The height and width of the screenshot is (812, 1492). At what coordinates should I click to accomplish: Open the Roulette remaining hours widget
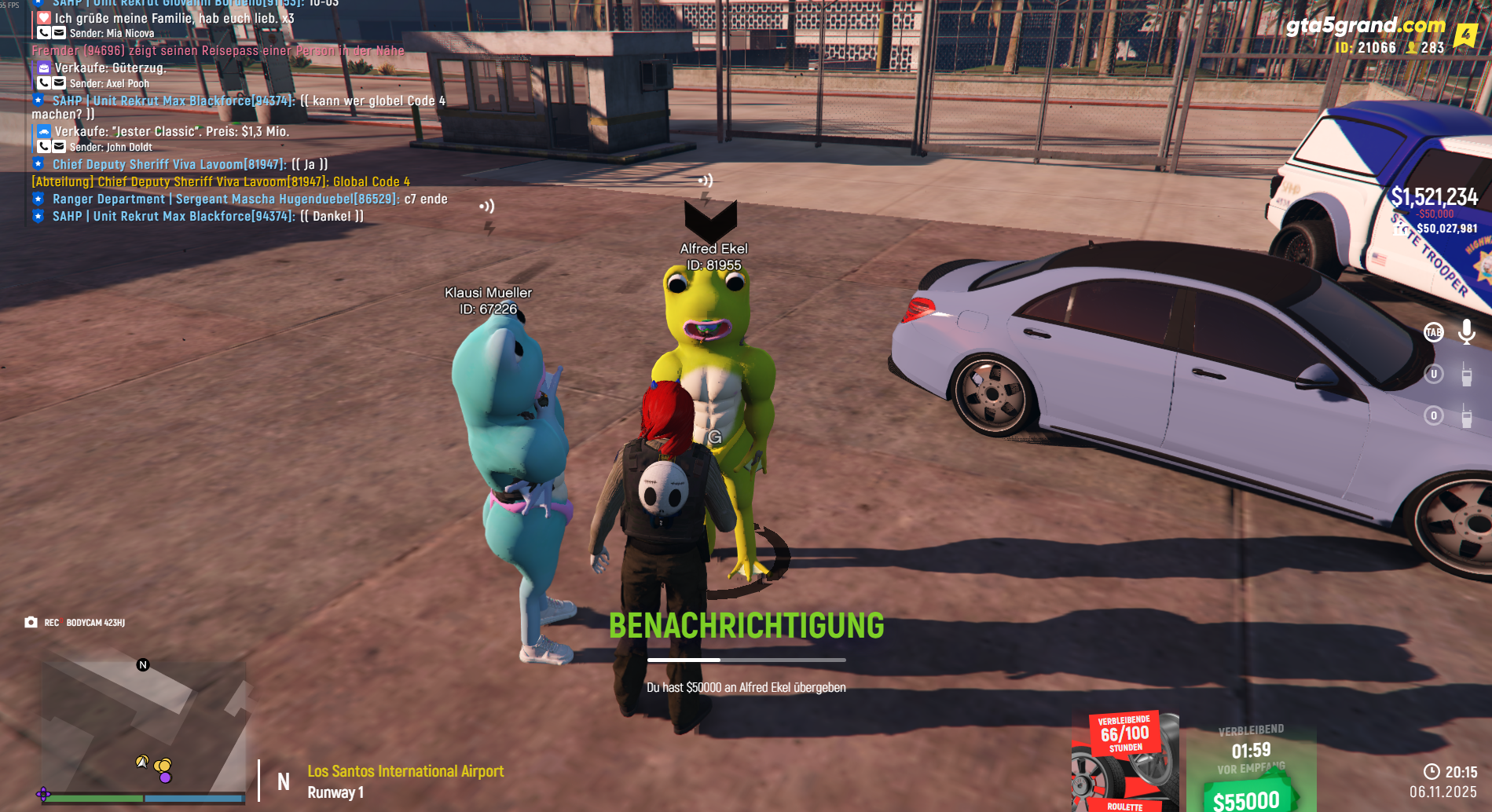tap(1124, 762)
